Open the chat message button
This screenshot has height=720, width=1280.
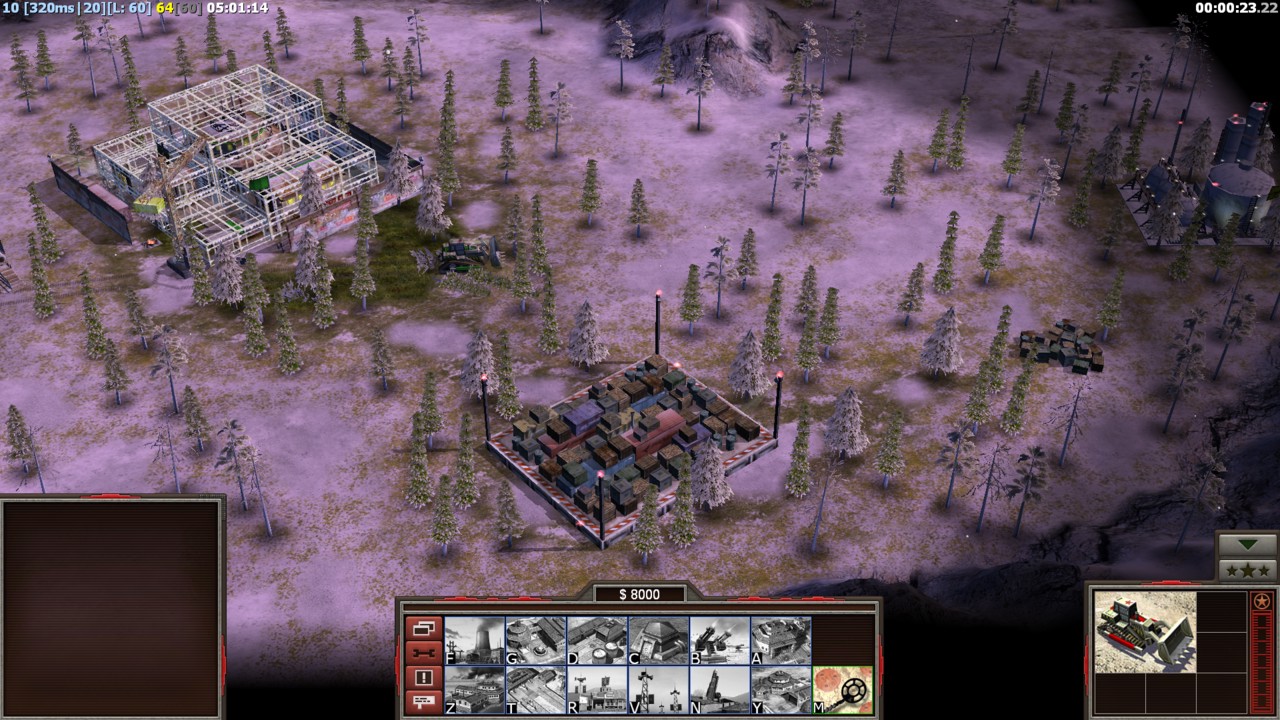423,702
